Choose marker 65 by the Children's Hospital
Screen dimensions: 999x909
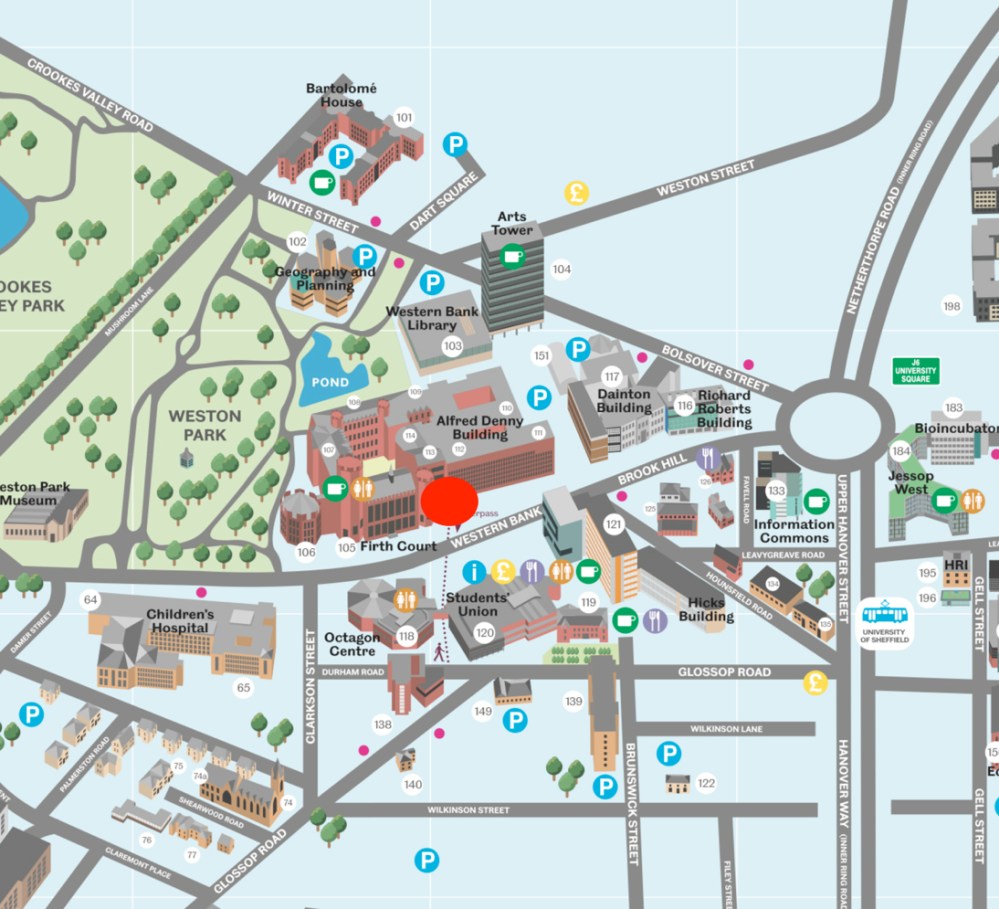click(x=243, y=687)
